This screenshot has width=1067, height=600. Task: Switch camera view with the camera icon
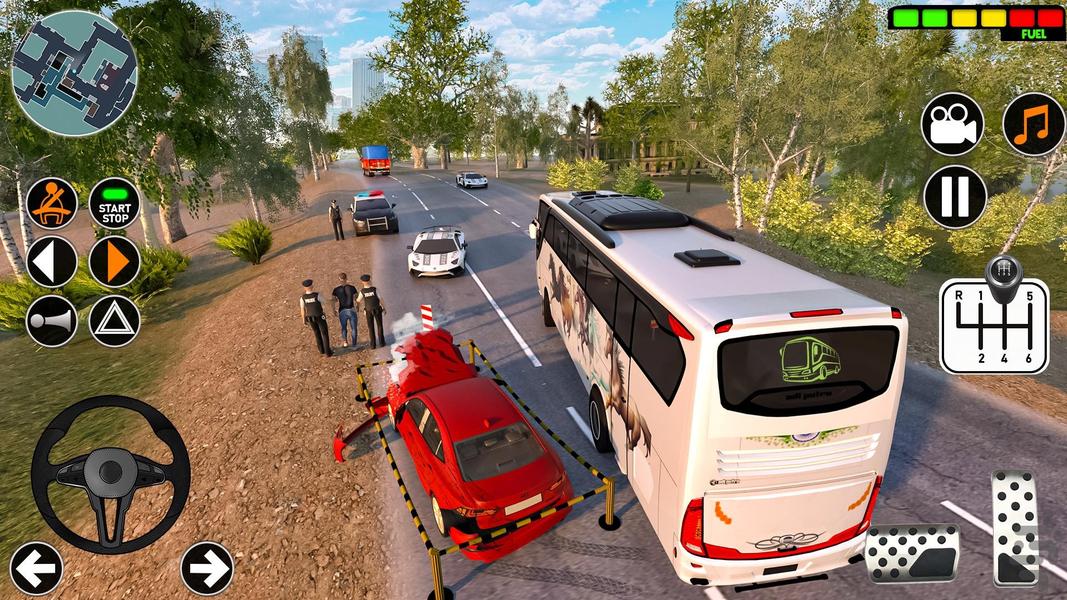[x=952, y=124]
